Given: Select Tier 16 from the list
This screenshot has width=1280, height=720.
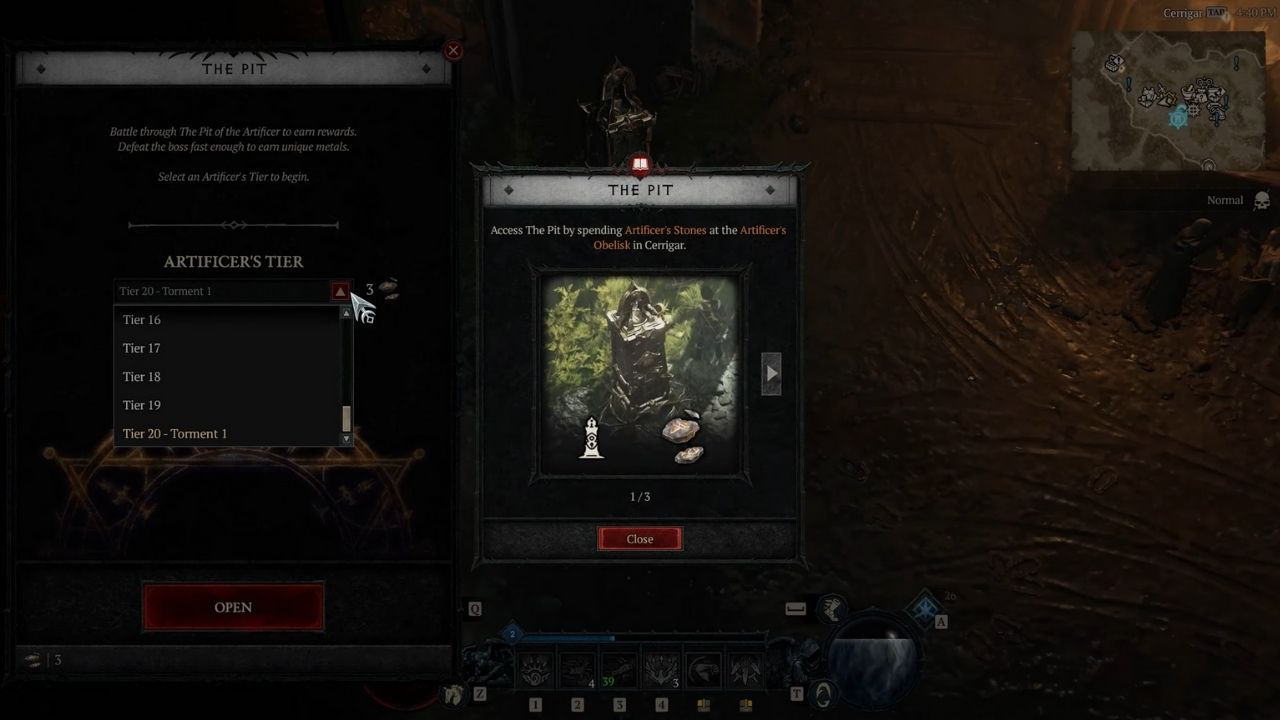Looking at the screenshot, I should [142, 320].
